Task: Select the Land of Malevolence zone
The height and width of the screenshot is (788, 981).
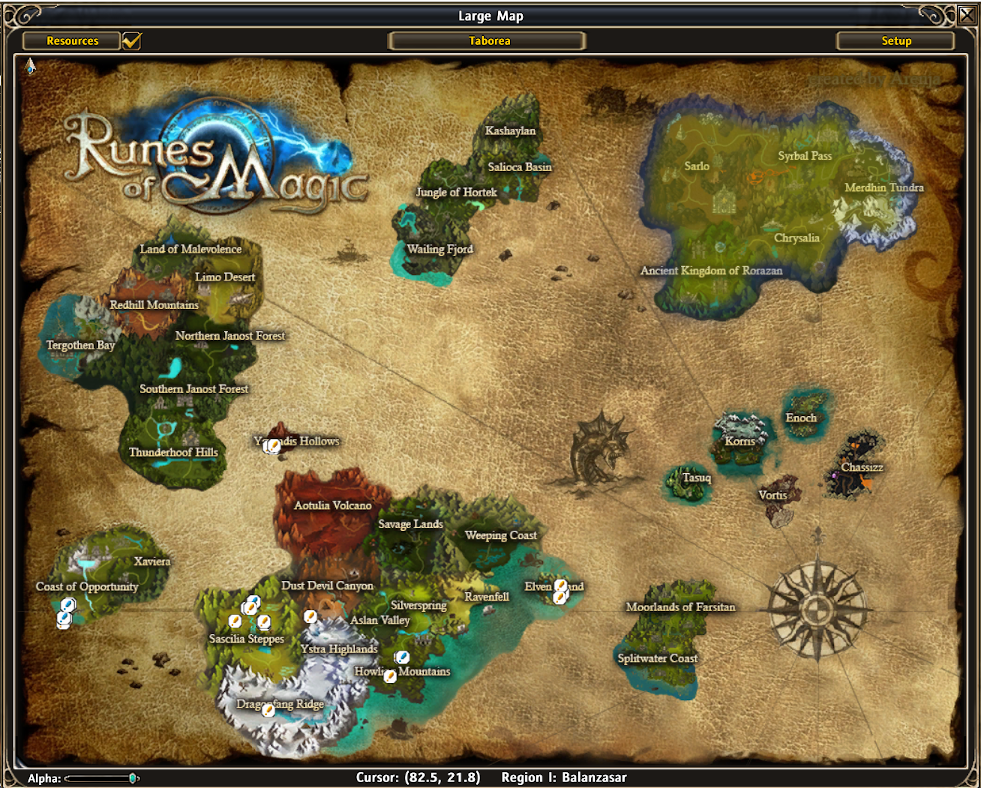Action: [190, 249]
